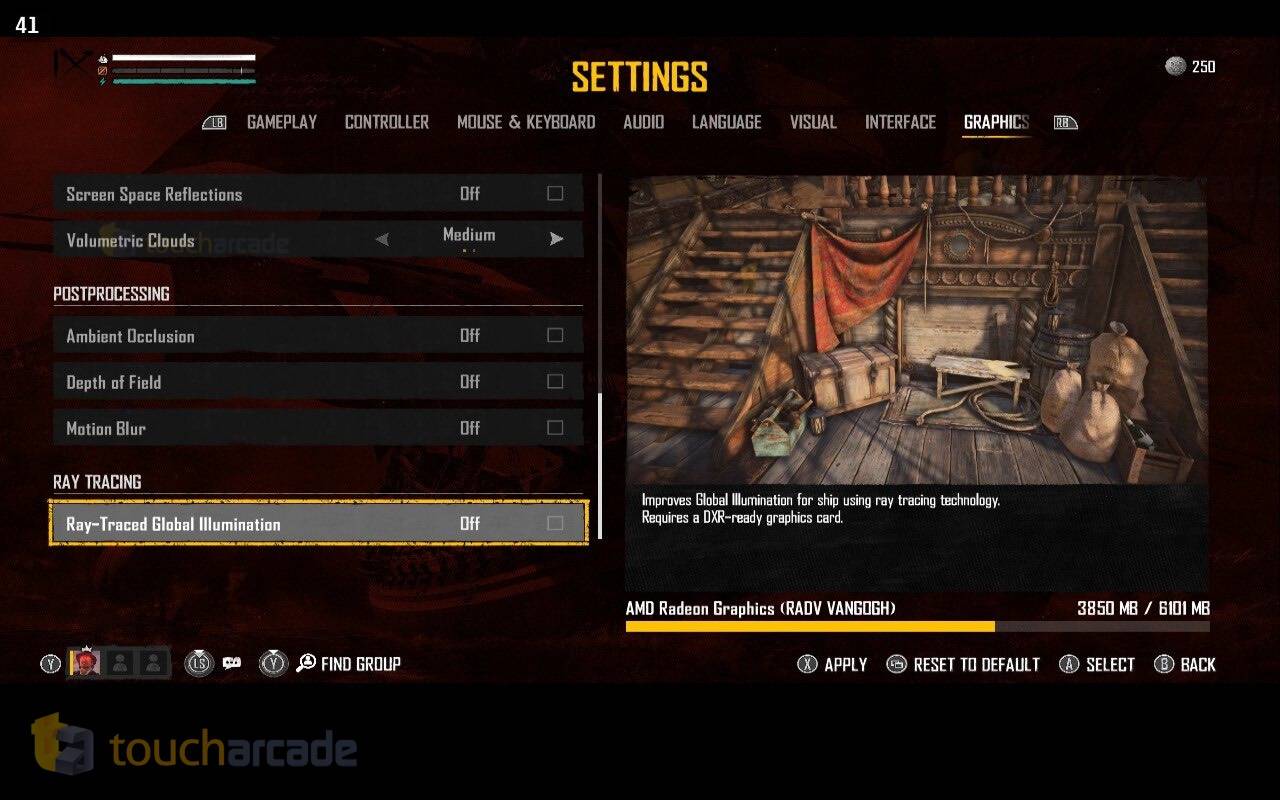The image size is (1280, 800).
Task: Go to the Audio tab
Action: pyautogui.click(x=643, y=122)
